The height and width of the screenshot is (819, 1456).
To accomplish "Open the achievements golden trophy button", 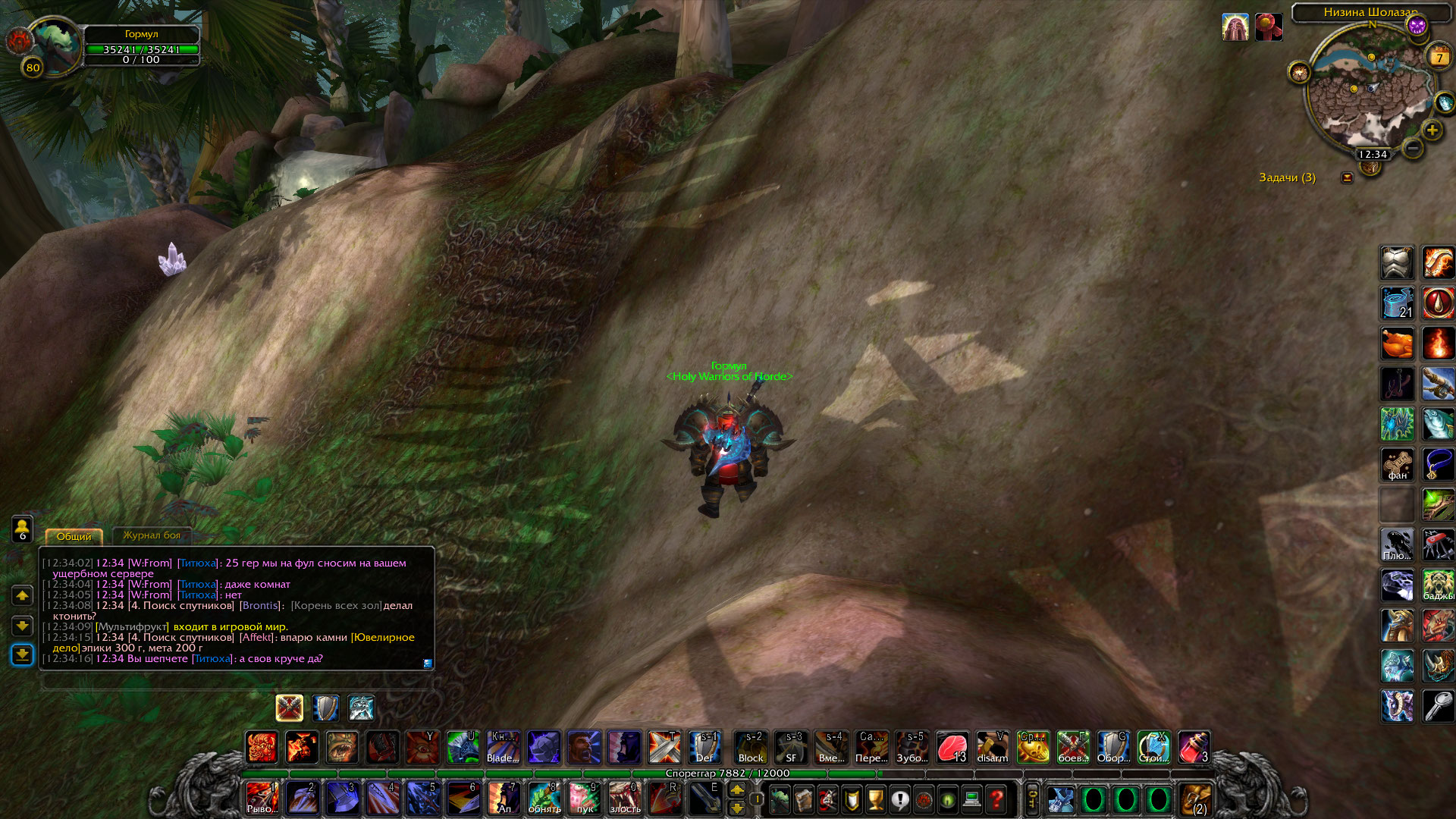I will click(875, 799).
